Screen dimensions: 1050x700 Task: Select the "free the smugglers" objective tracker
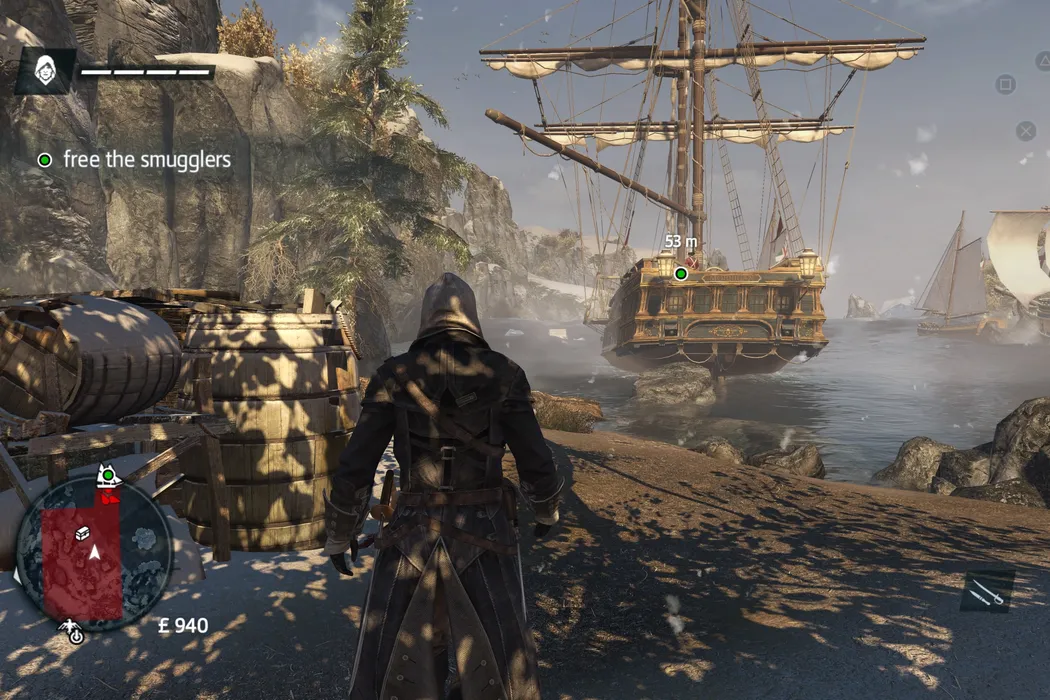coord(135,160)
